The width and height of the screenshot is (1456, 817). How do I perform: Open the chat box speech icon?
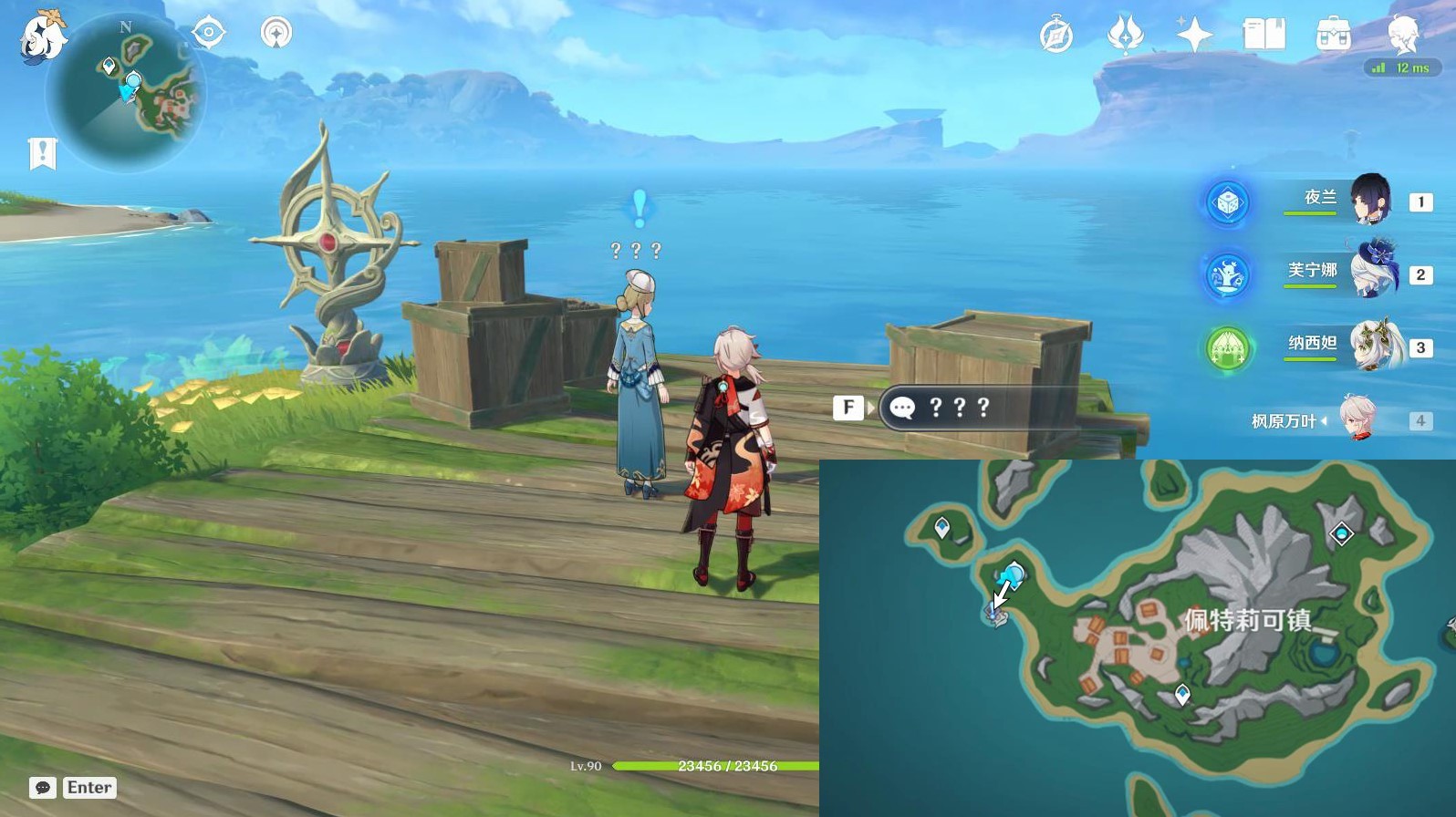click(43, 788)
